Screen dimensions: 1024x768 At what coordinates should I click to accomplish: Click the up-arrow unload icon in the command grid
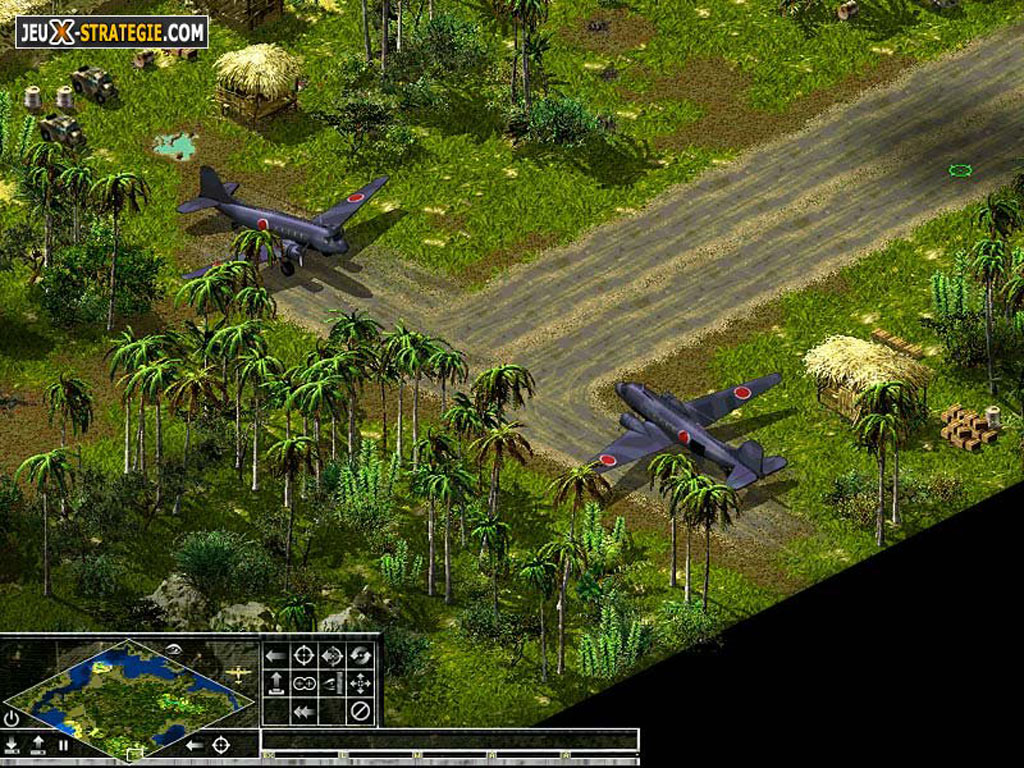click(x=276, y=684)
